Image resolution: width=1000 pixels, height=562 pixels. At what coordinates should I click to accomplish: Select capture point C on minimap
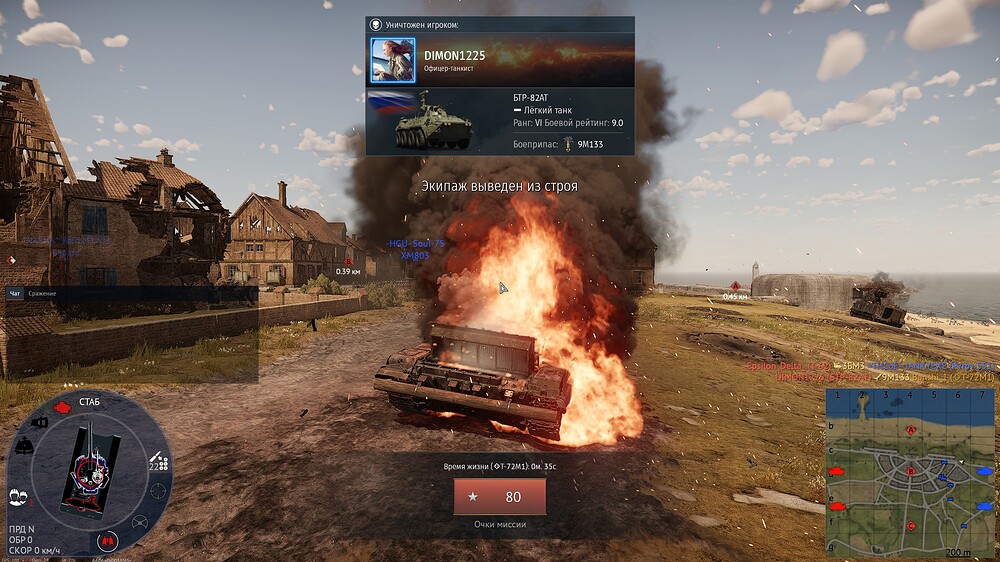pyautogui.click(x=911, y=525)
